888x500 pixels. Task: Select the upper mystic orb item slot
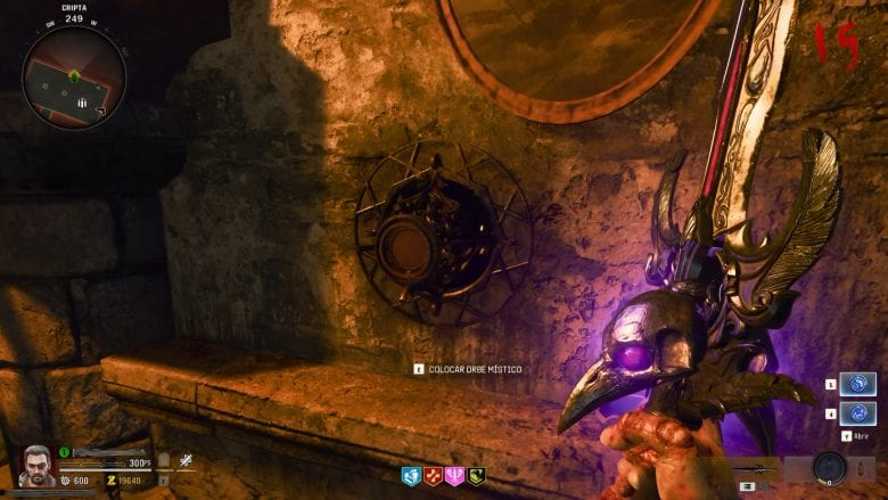(857, 385)
